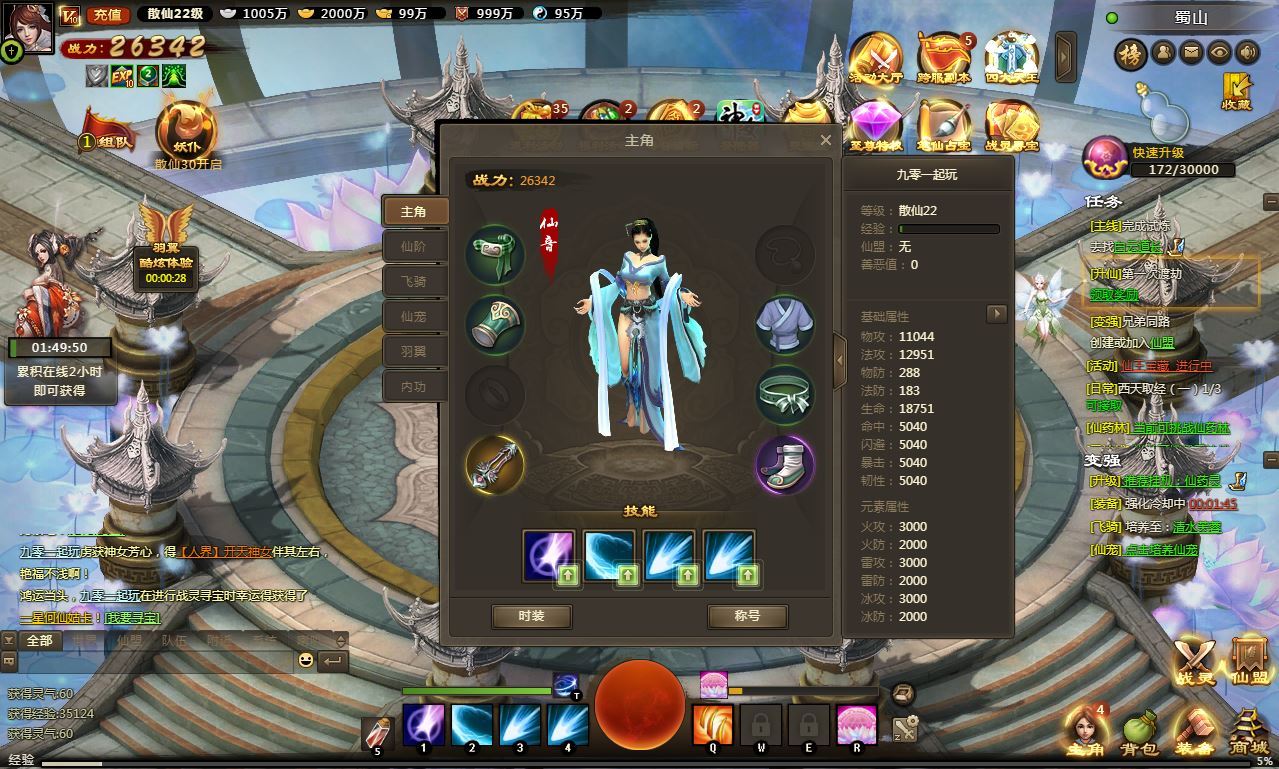Collapse the attributes side panel arrow
Screen dimensions: 1279x769
[x=840, y=360]
